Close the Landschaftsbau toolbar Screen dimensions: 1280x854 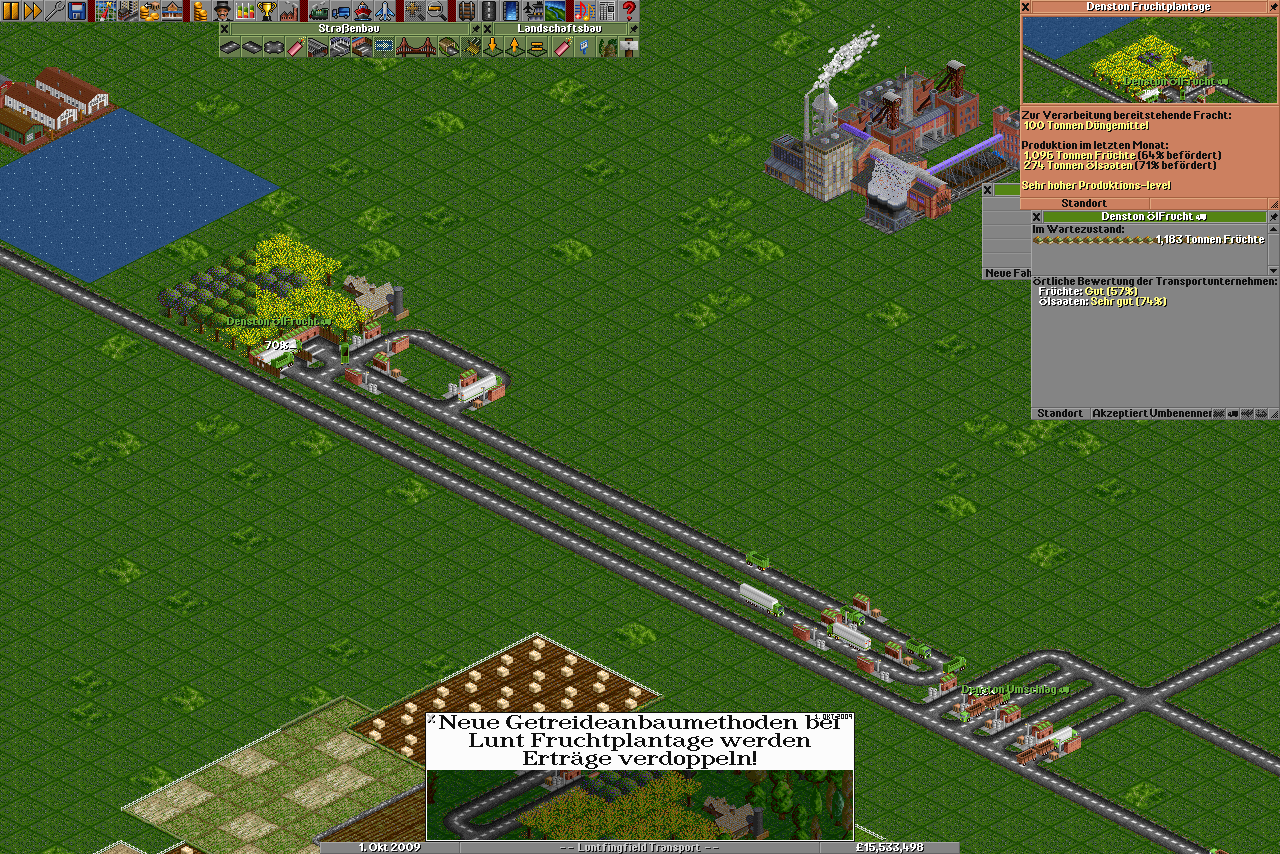coord(488,29)
